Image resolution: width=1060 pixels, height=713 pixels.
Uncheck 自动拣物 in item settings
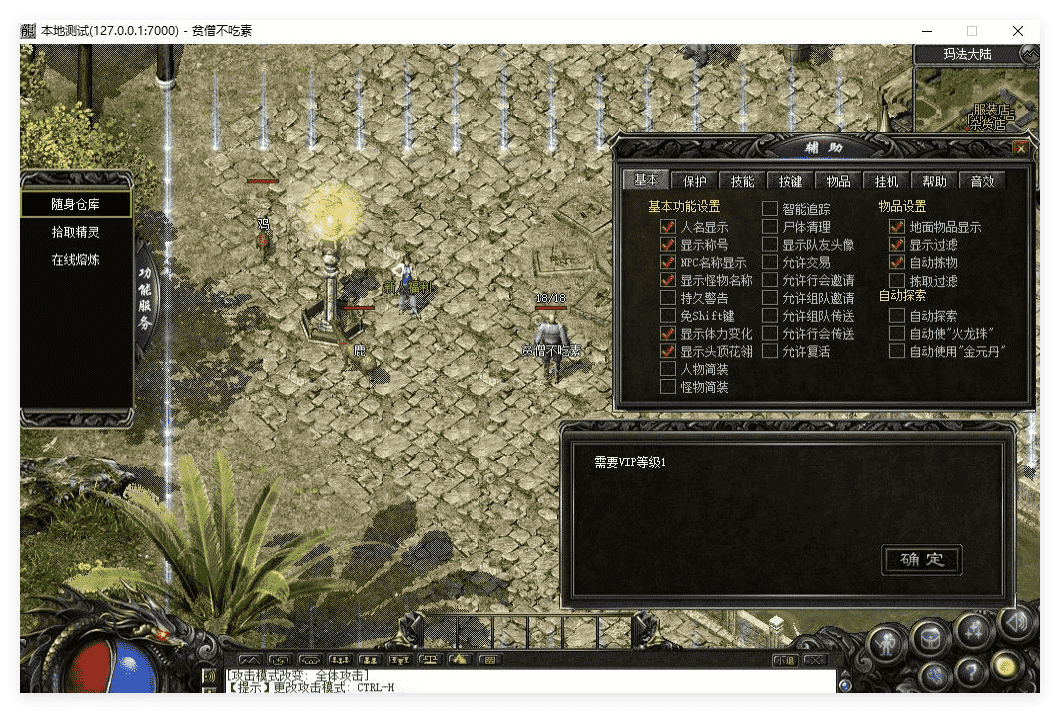(897, 262)
